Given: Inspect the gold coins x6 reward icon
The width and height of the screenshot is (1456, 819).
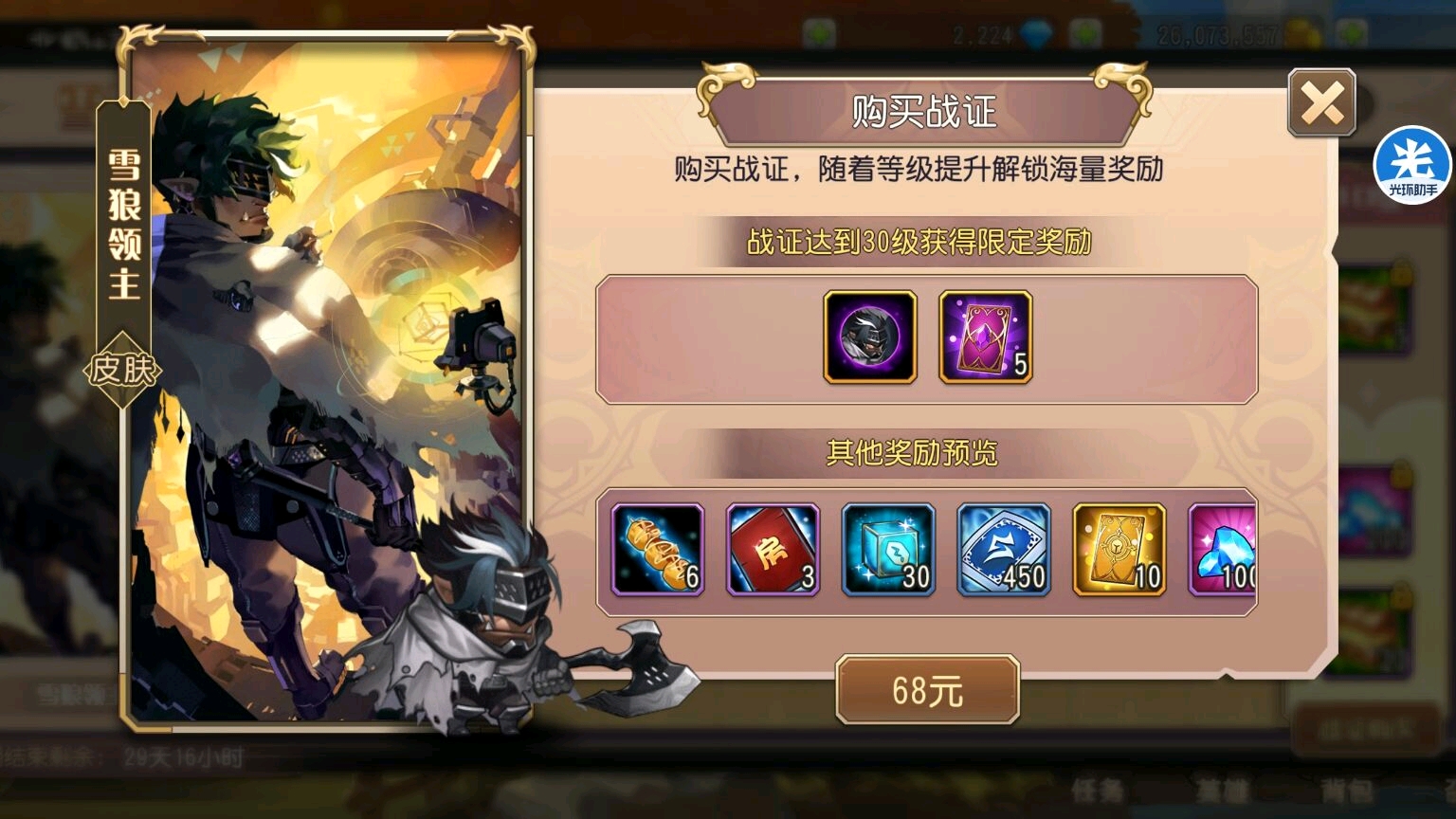Looking at the screenshot, I should (x=656, y=548).
